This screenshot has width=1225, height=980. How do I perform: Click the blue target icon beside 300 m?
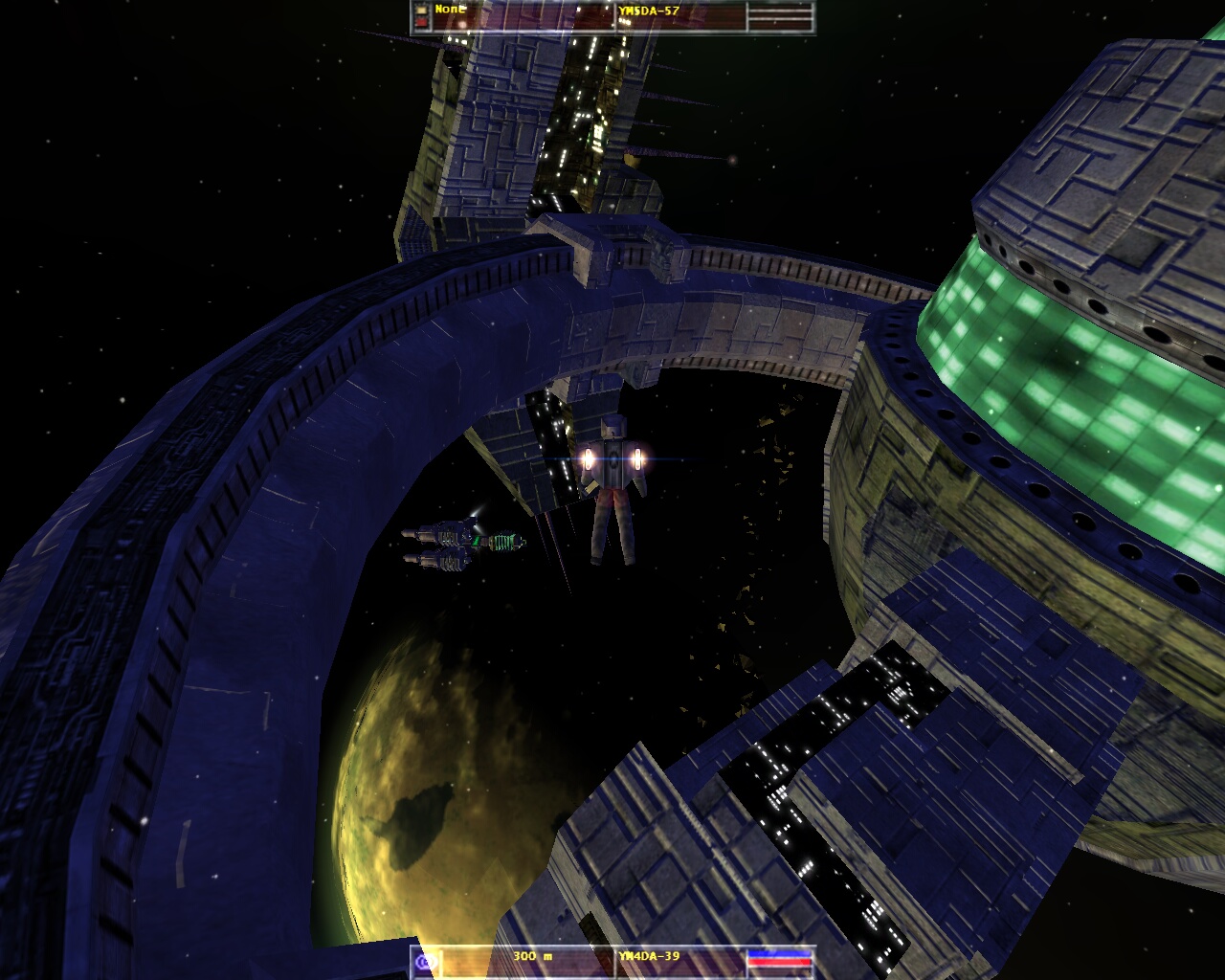pyautogui.click(x=427, y=962)
